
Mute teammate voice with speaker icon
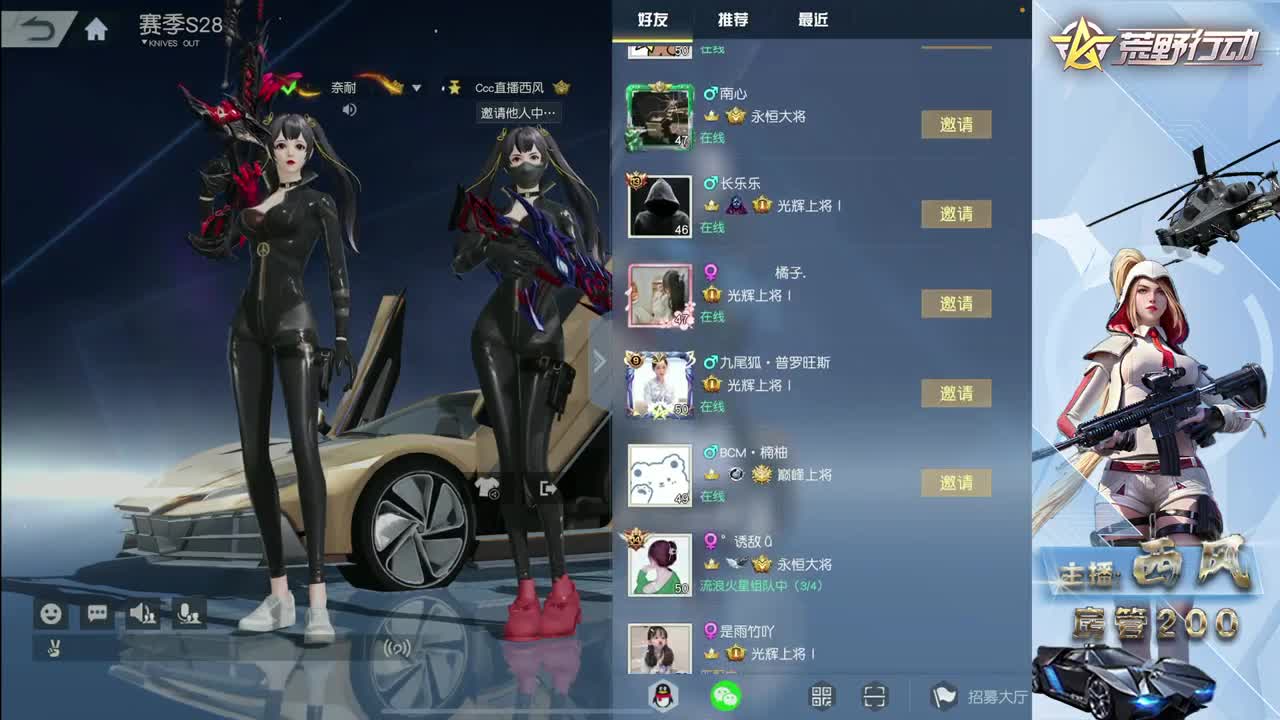[x=140, y=614]
